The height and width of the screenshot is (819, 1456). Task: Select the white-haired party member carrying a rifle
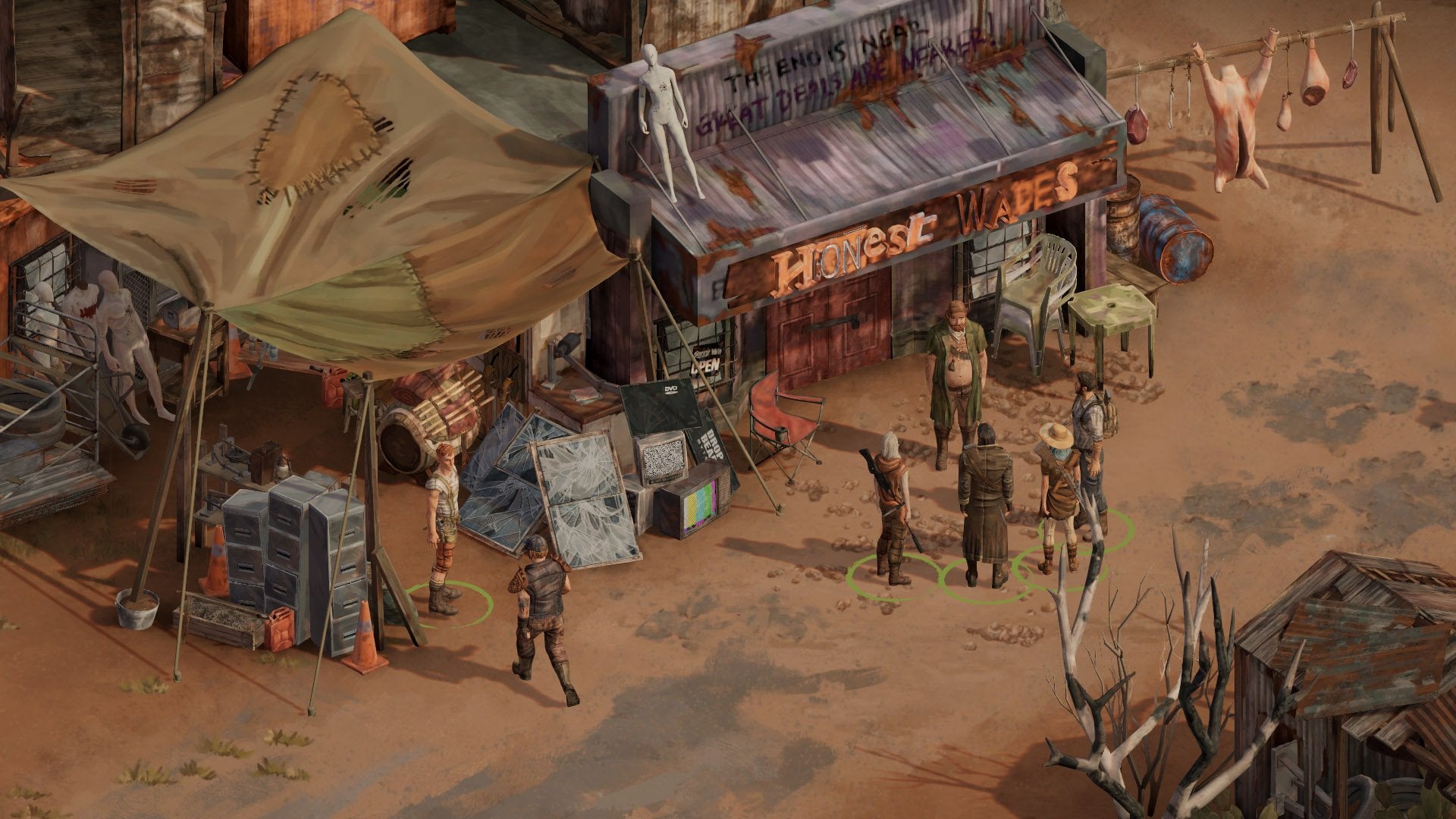(892, 507)
